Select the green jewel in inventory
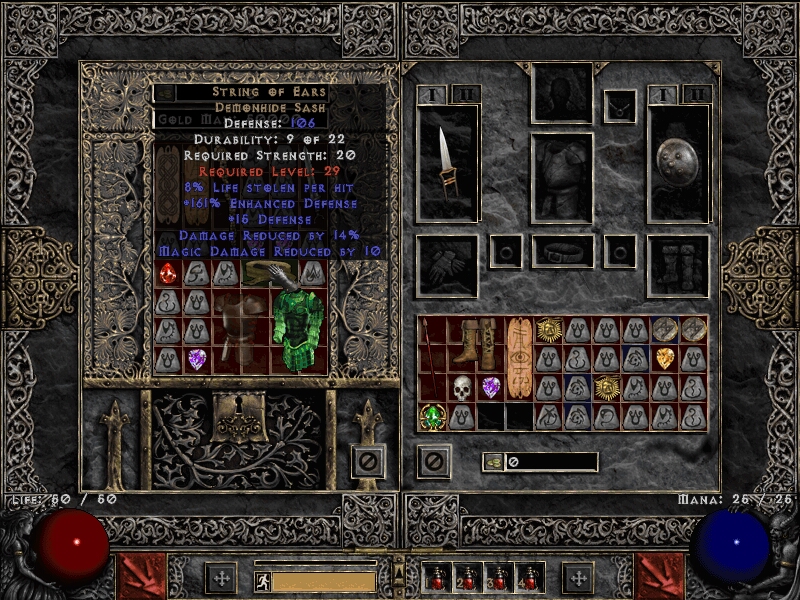The width and height of the screenshot is (800, 600). point(432,416)
